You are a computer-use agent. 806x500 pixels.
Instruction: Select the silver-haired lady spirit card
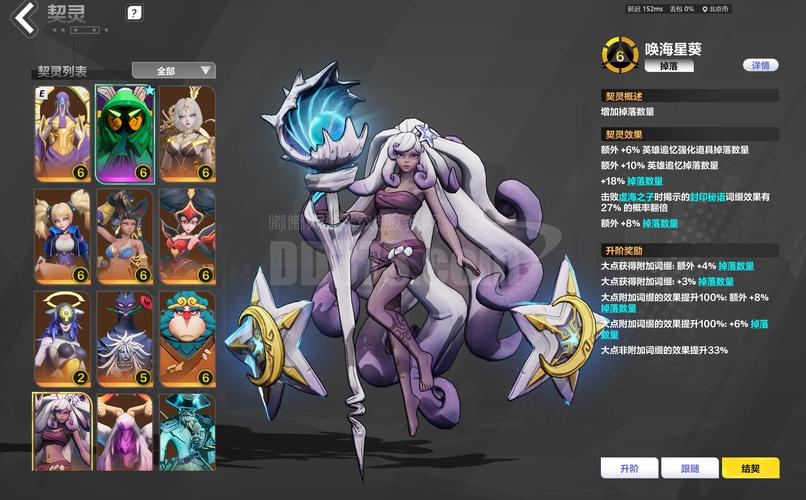[x=187, y=132]
